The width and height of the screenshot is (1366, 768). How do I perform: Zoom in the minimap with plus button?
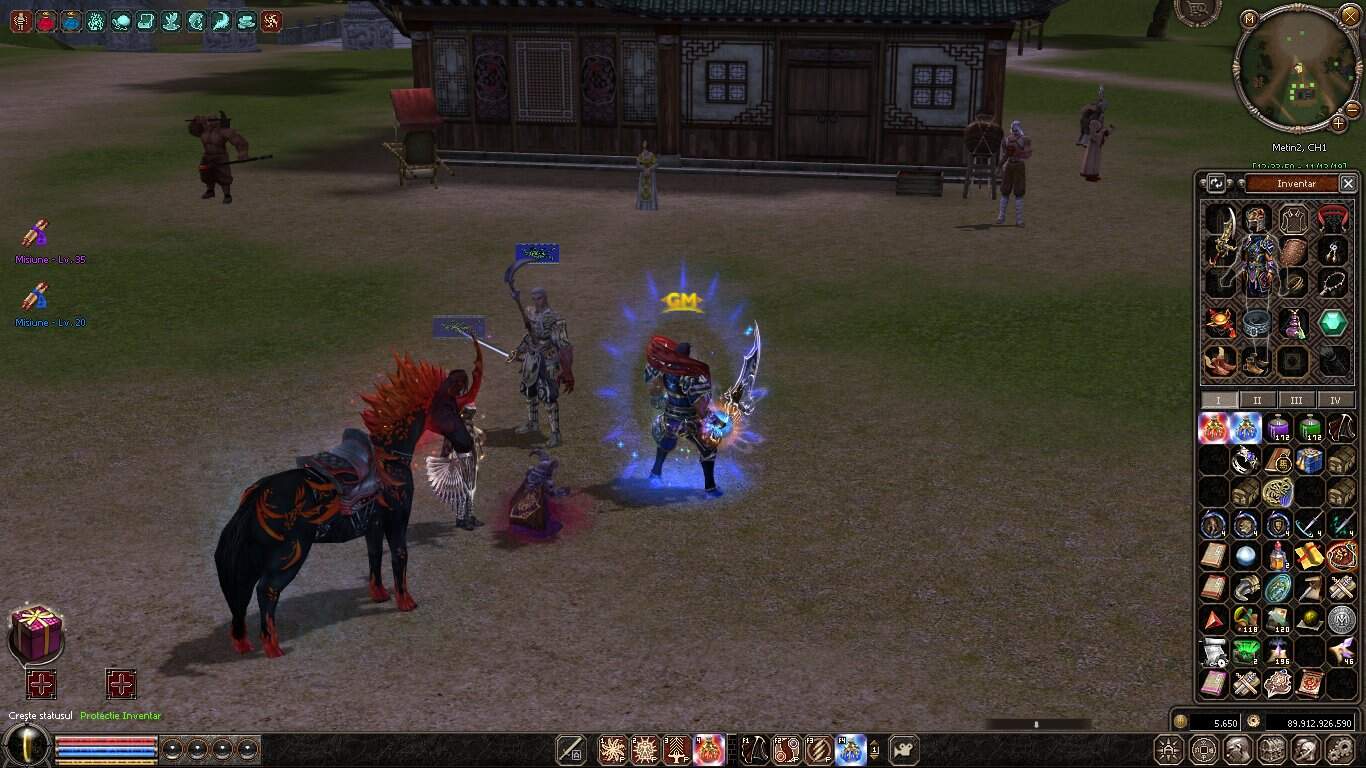[x=1339, y=124]
